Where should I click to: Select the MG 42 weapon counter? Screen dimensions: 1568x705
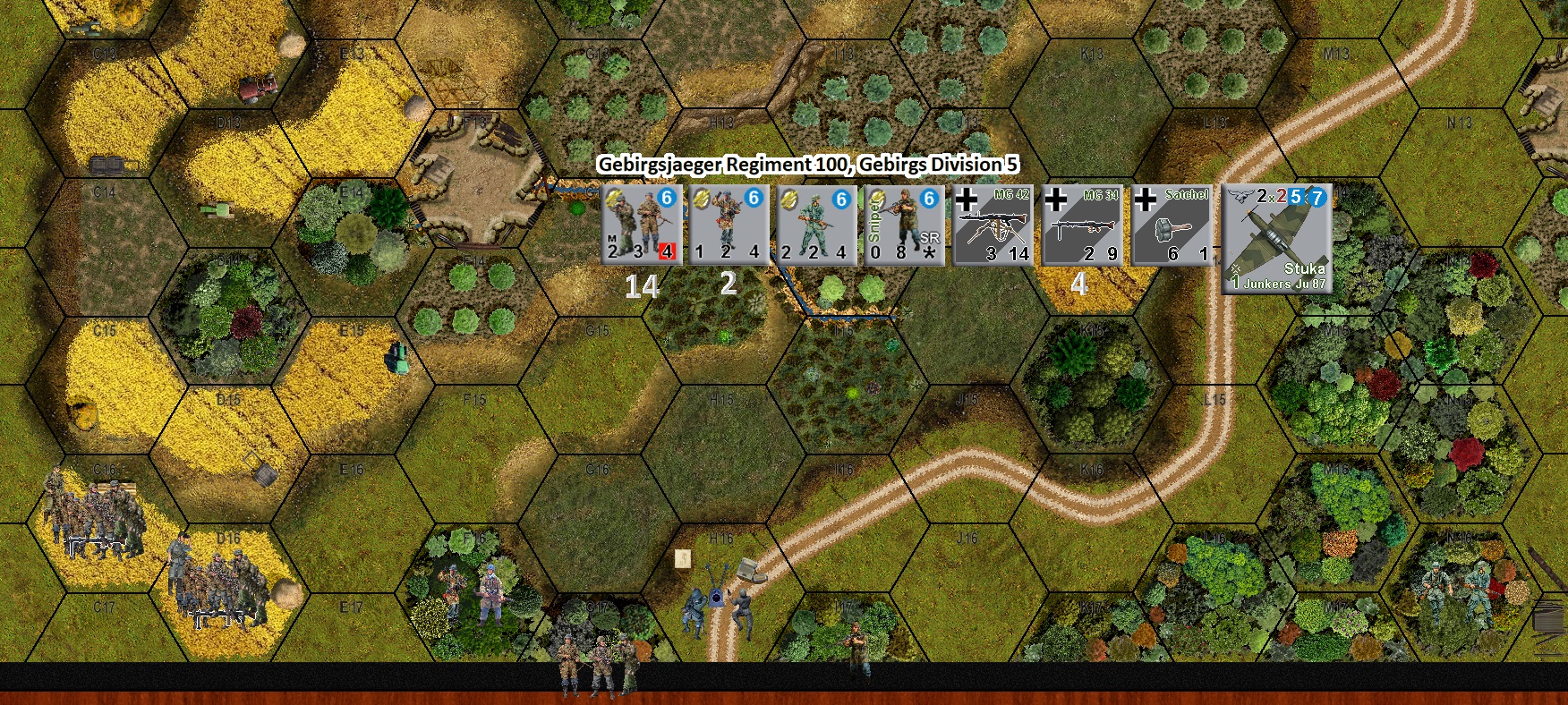point(993,225)
